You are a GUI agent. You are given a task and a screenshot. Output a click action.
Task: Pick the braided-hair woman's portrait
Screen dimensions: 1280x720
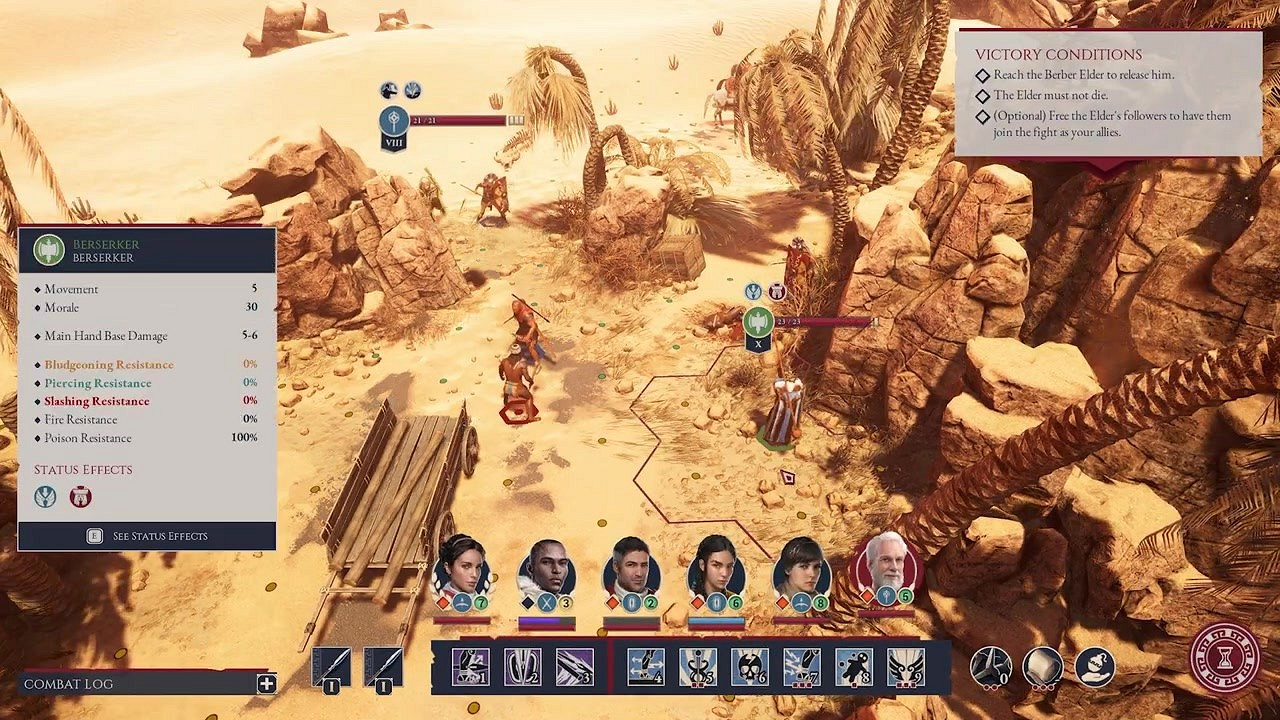[716, 570]
